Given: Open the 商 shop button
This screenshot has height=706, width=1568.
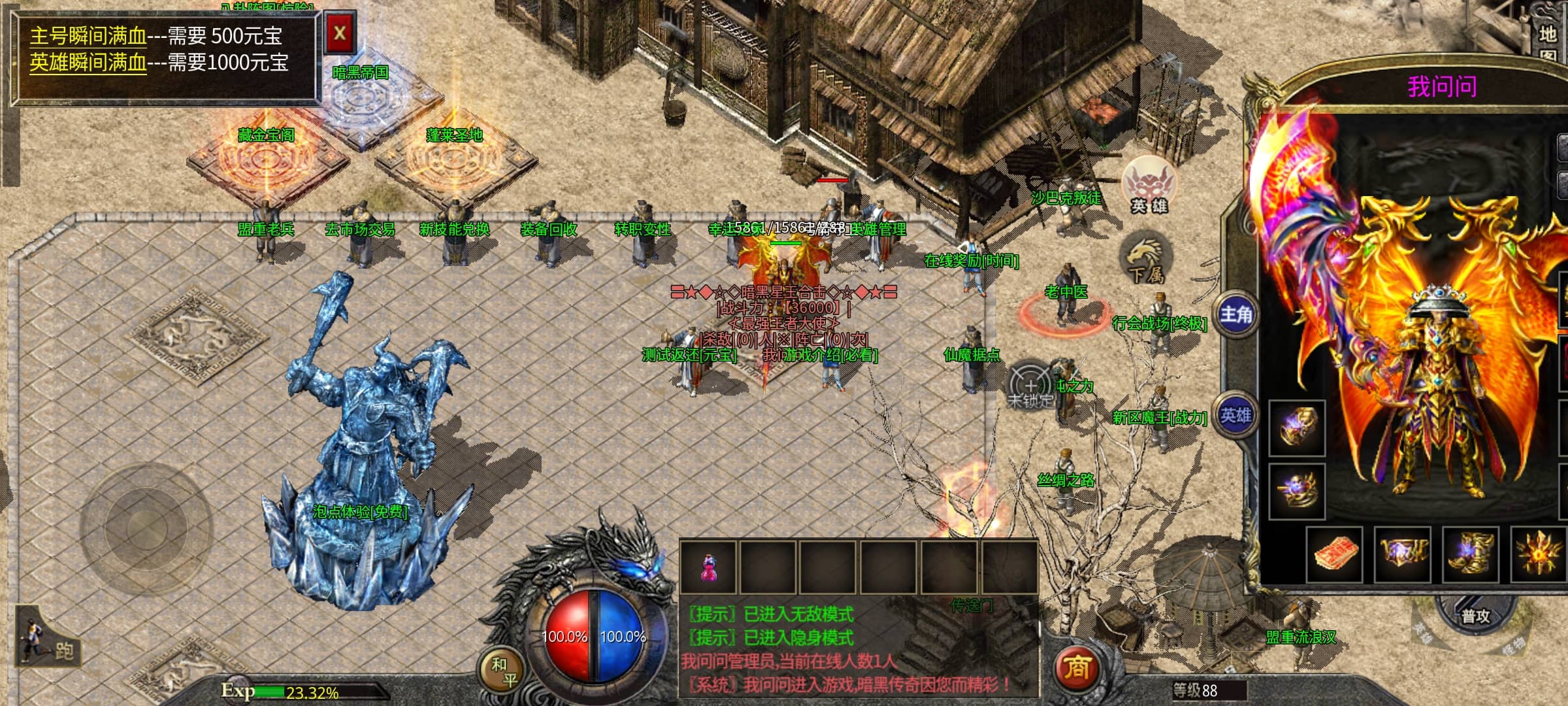Looking at the screenshot, I should 1076,667.
